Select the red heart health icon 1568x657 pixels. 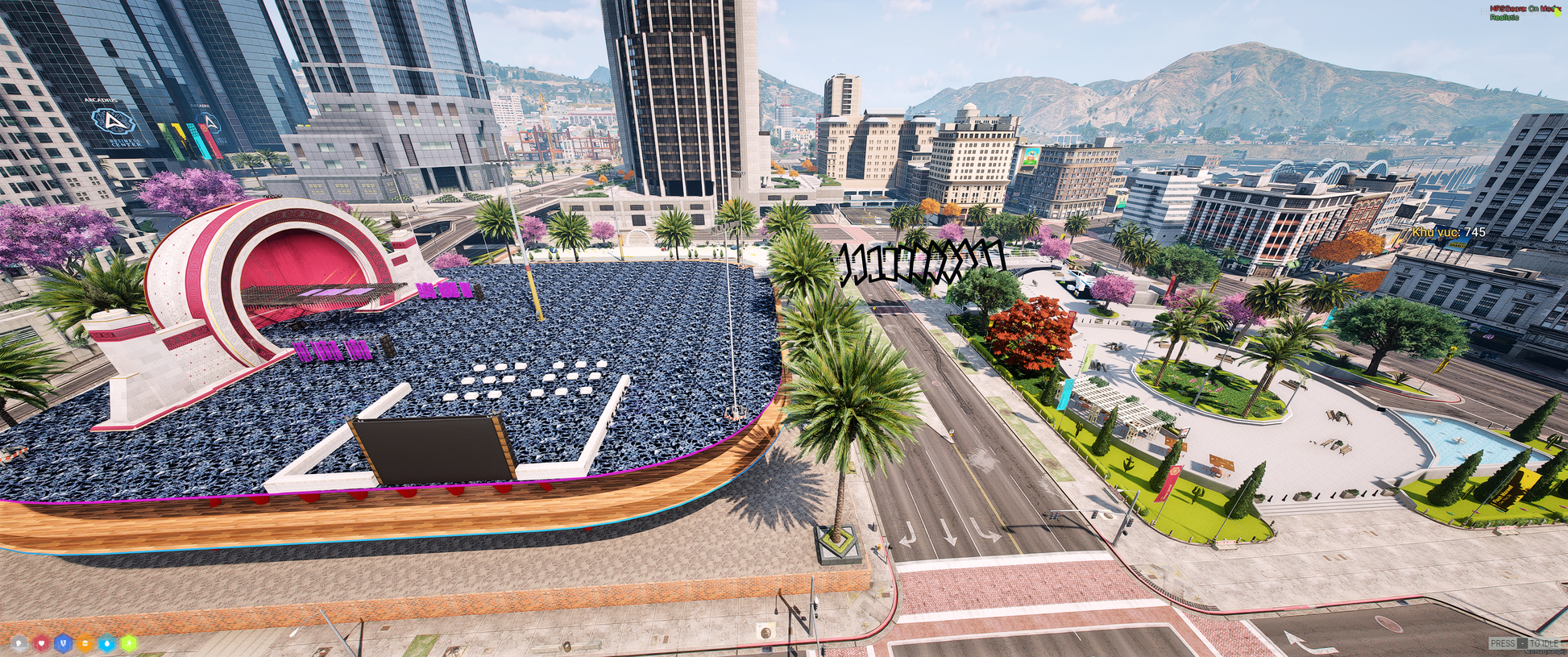(x=41, y=643)
